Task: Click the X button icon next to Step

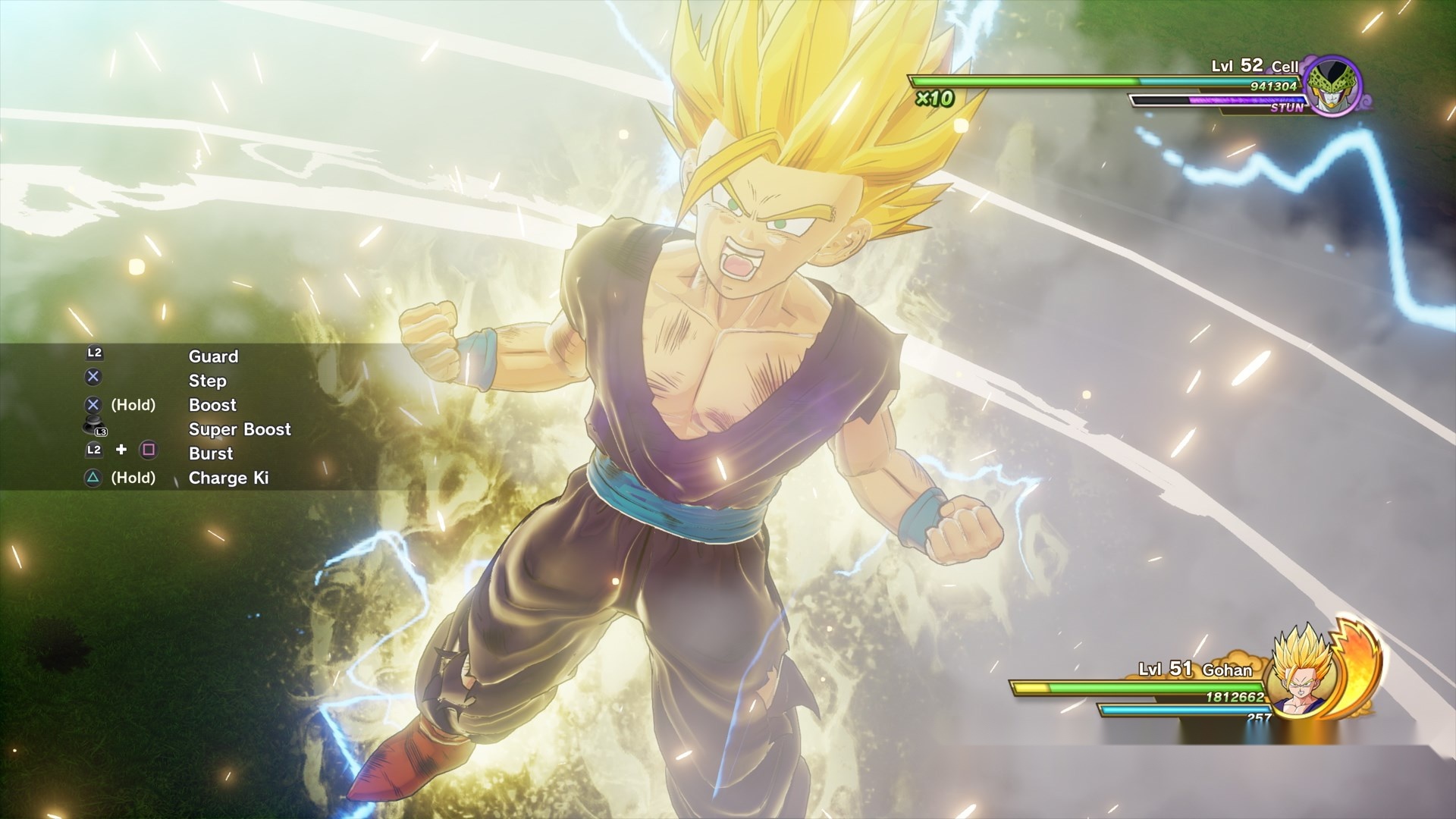Action: [x=93, y=378]
